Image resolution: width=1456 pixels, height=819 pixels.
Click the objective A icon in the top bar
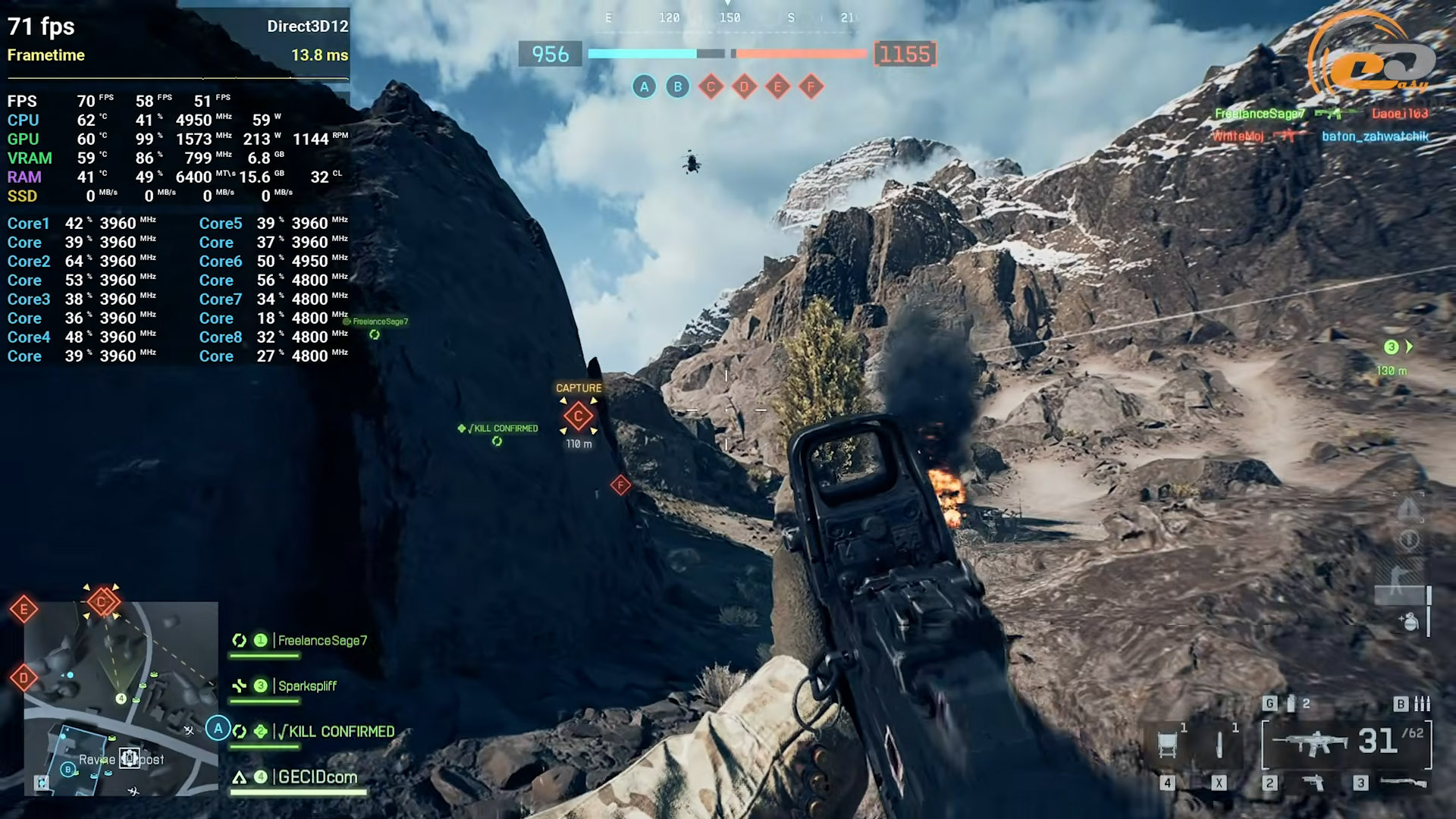pyautogui.click(x=644, y=87)
